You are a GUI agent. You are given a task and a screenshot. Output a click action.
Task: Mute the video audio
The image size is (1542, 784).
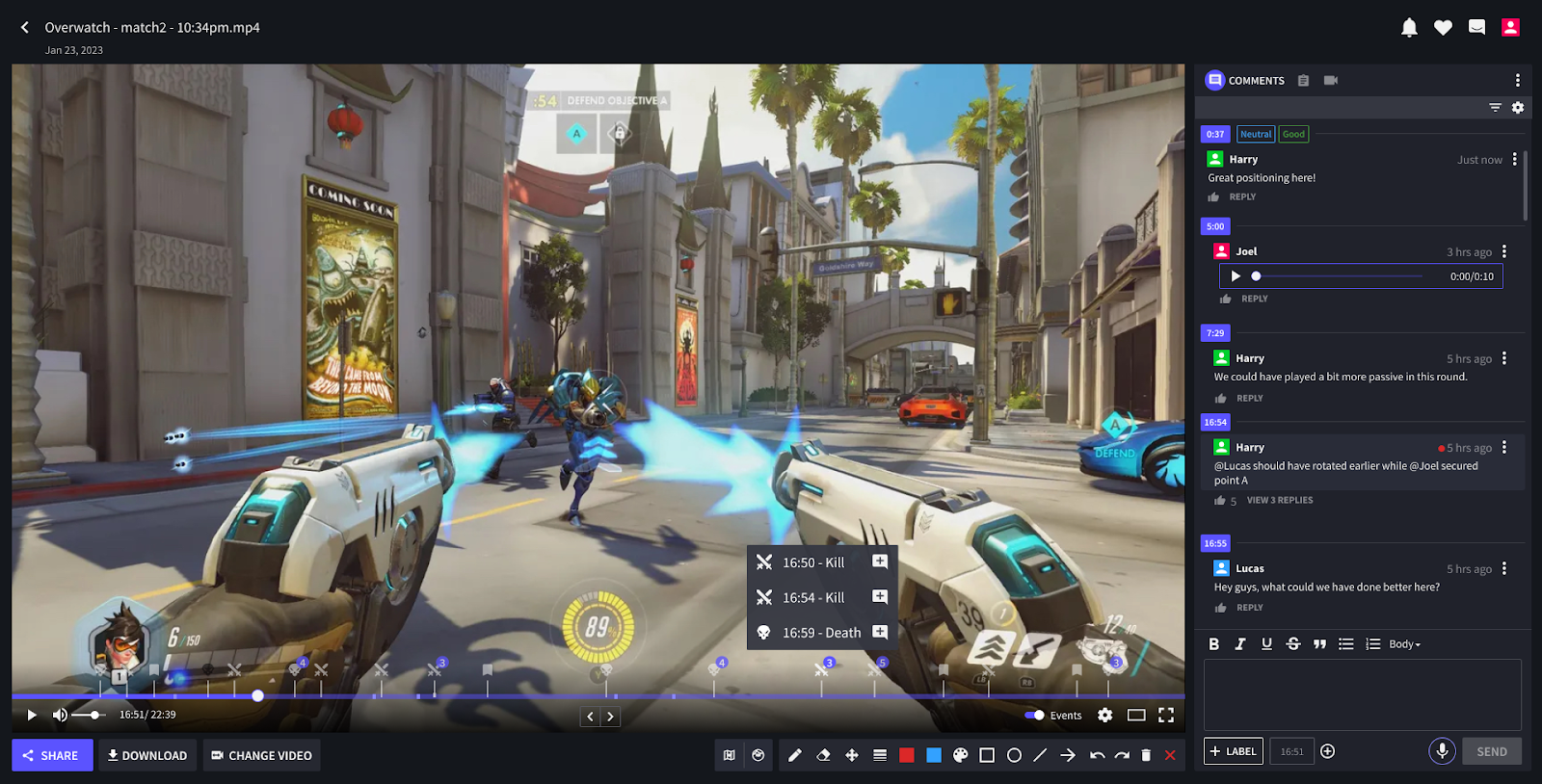[x=60, y=715]
